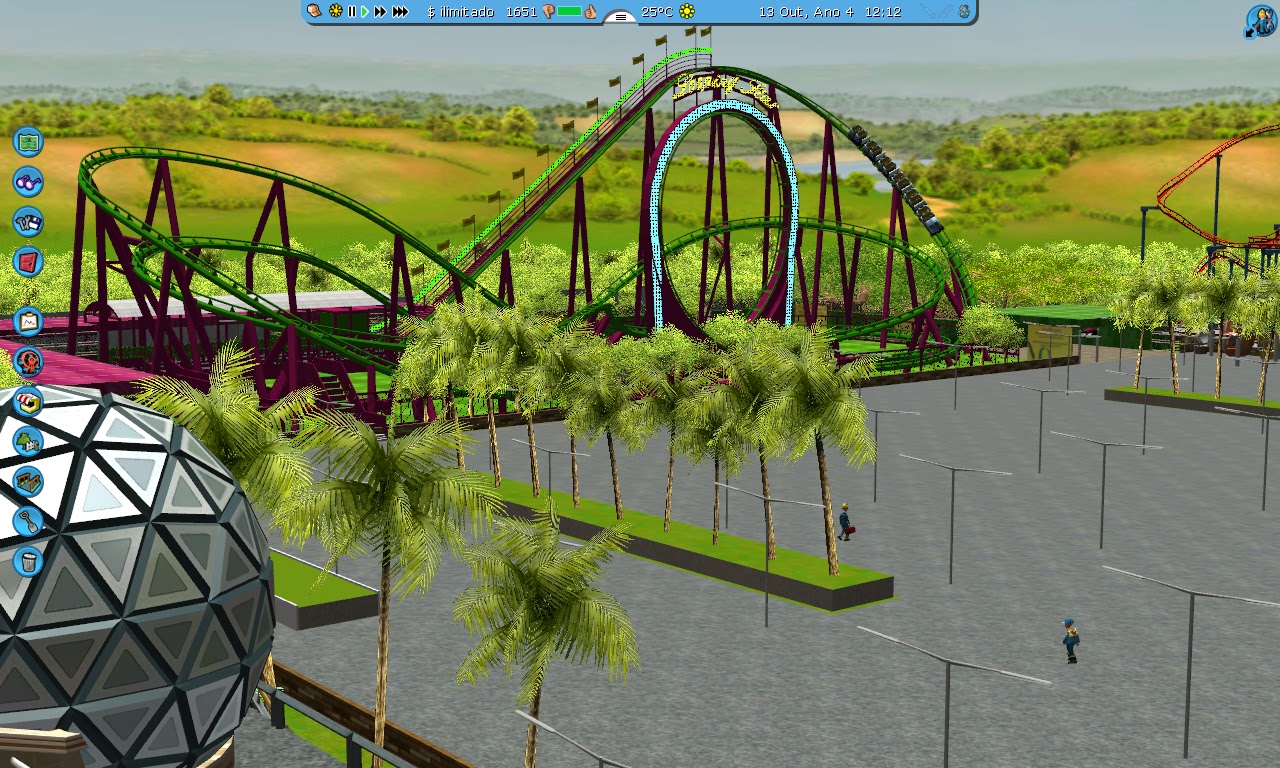Screen dimensions: 1280x768
Task: Set game speed to fastest triple-arrow
Action: [399, 13]
